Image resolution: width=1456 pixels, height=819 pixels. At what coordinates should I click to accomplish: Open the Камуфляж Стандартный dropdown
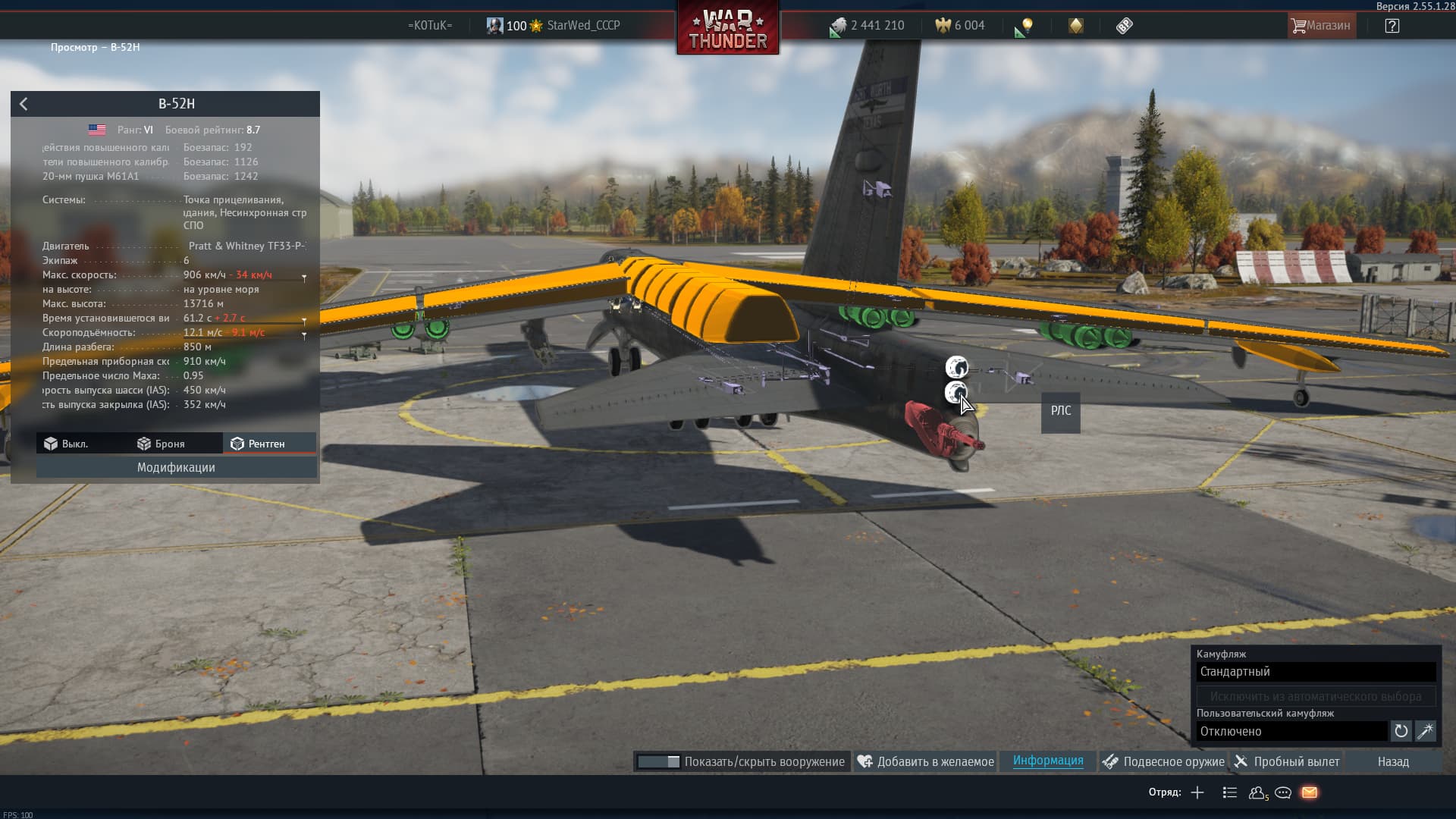pos(1316,672)
